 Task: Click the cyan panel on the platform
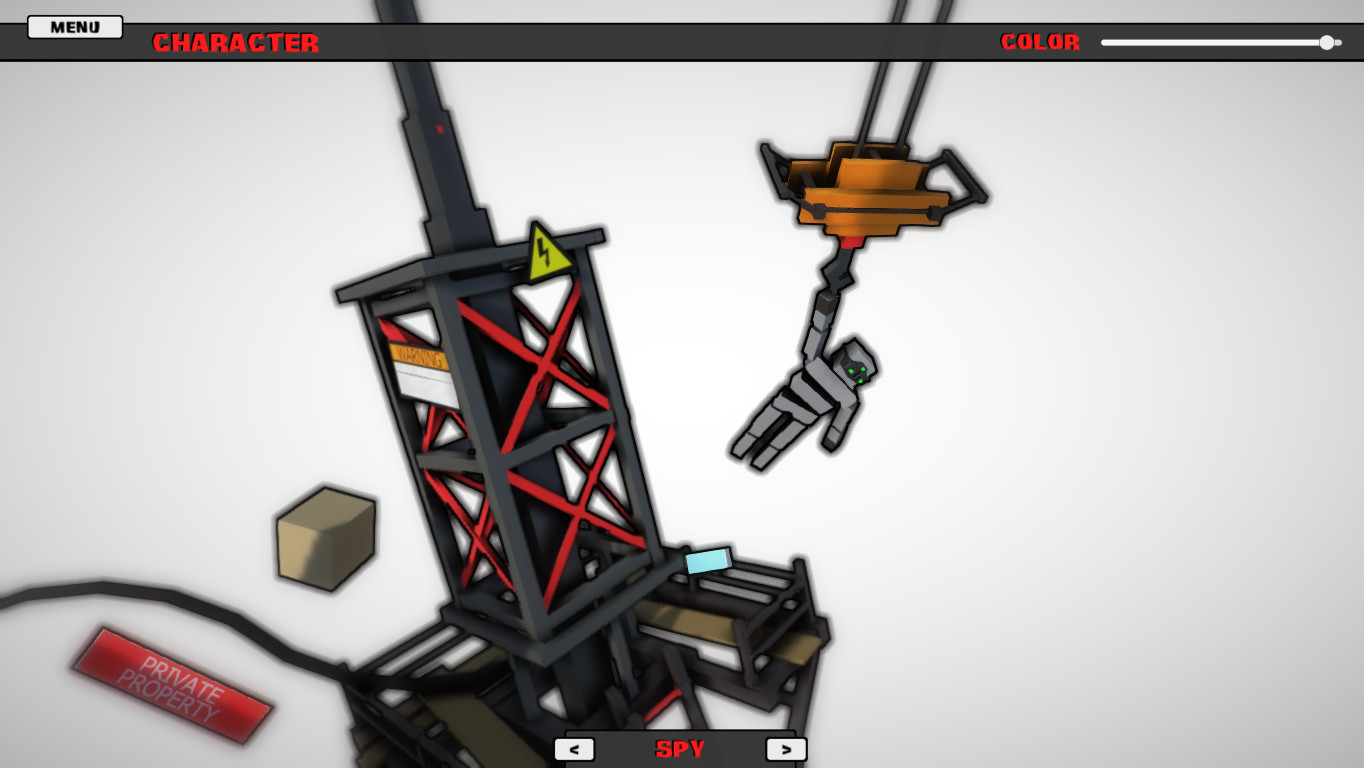coord(708,563)
